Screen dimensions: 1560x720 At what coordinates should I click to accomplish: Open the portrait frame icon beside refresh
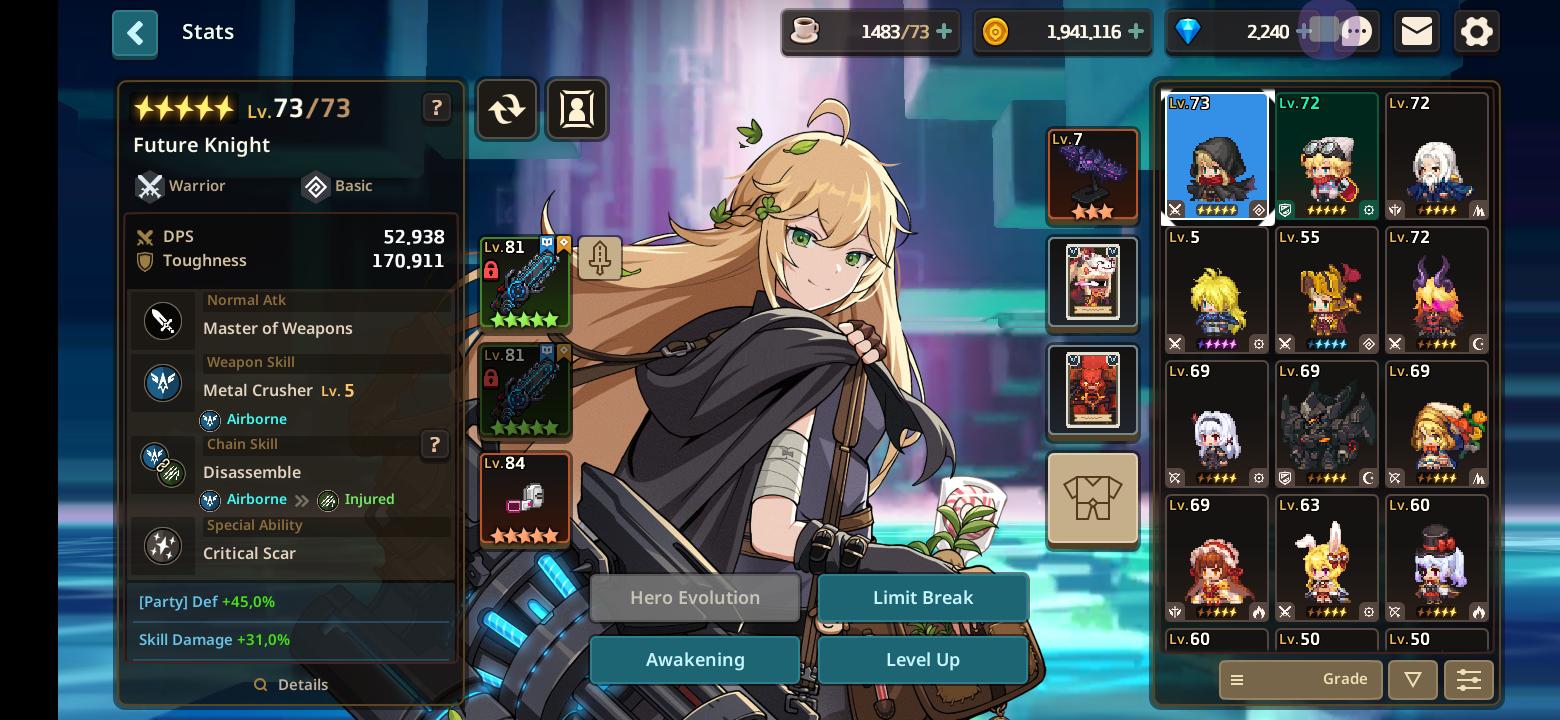pyautogui.click(x=576, y=109)
